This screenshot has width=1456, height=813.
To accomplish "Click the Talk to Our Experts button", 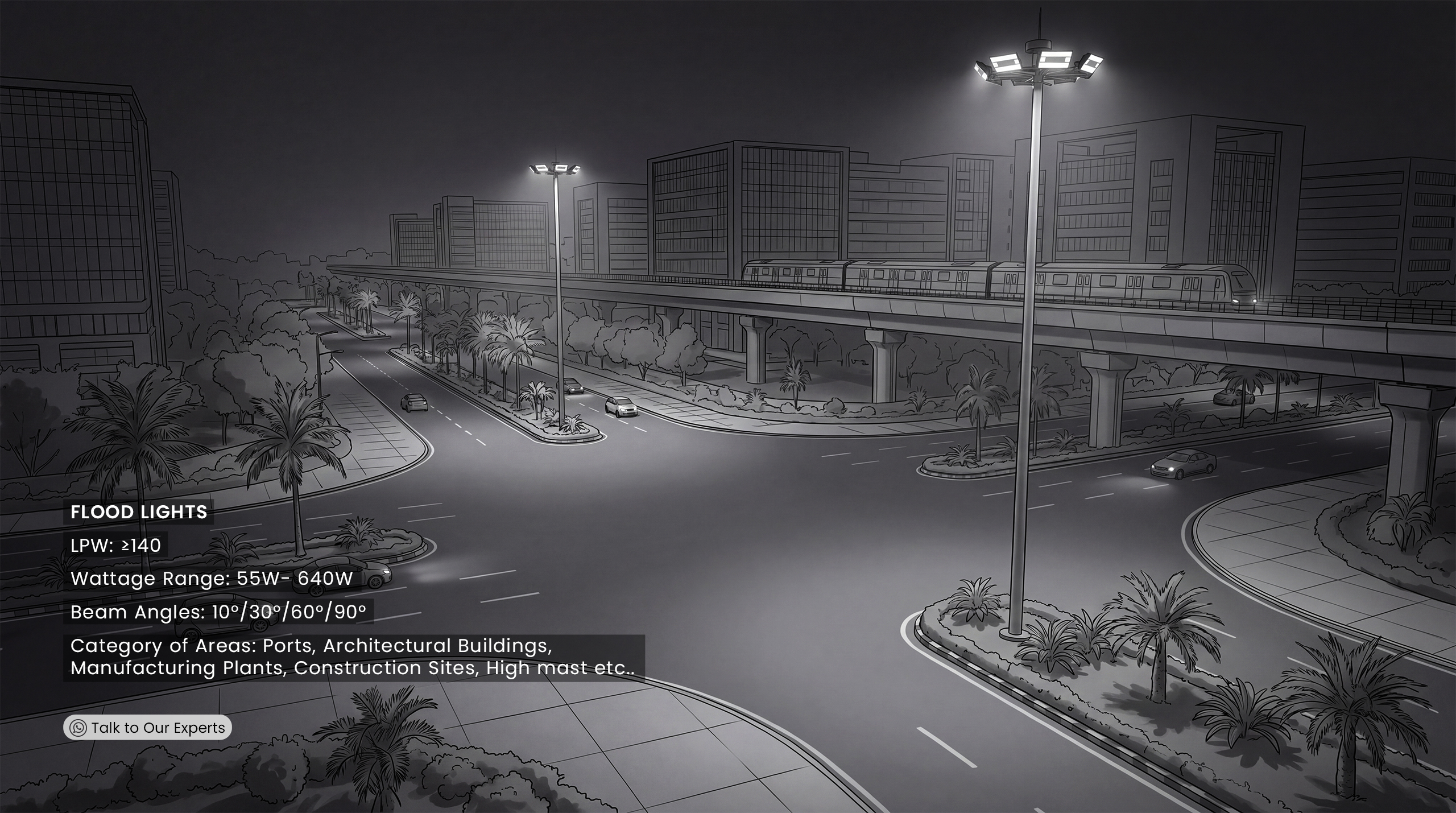I will pos(147,728).
